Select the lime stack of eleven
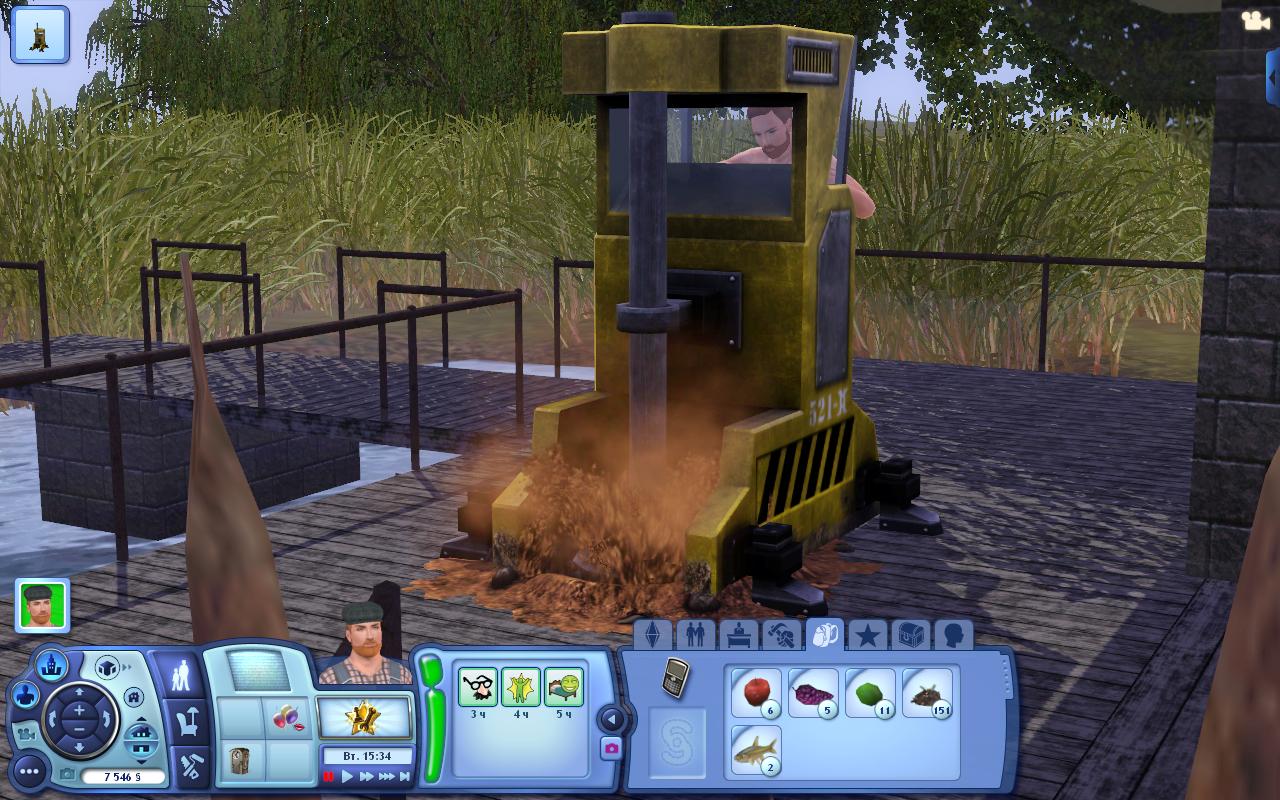Screen dimensions: 1280x800 869,693
